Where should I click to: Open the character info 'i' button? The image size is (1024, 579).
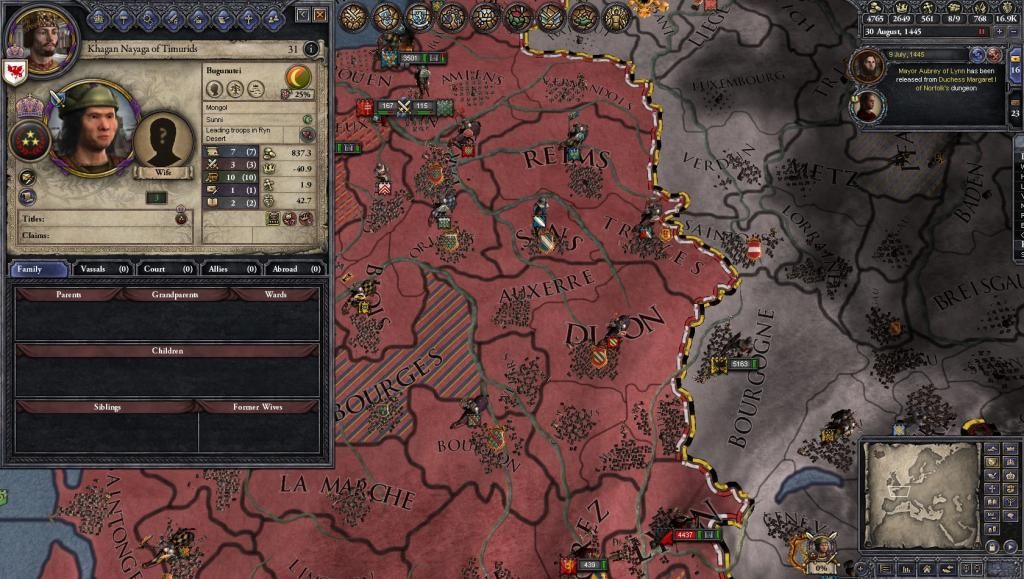tap(311, 48)
